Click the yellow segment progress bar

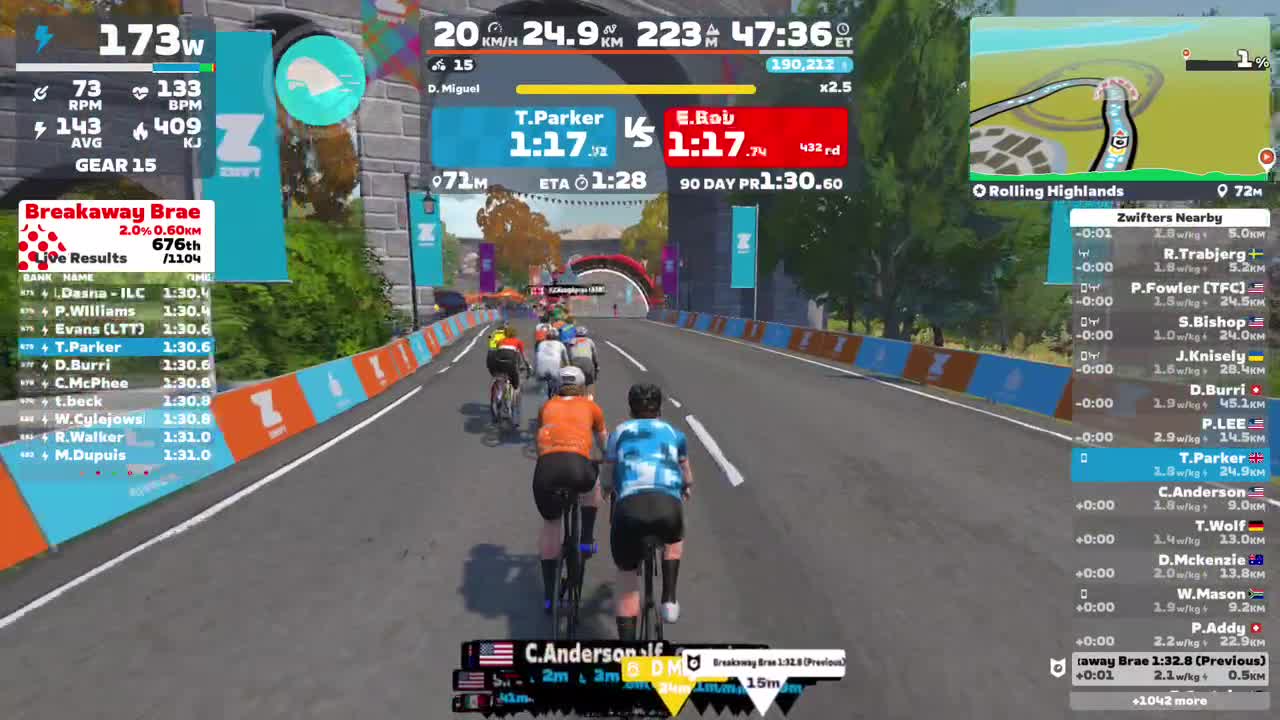coord(636,88)
